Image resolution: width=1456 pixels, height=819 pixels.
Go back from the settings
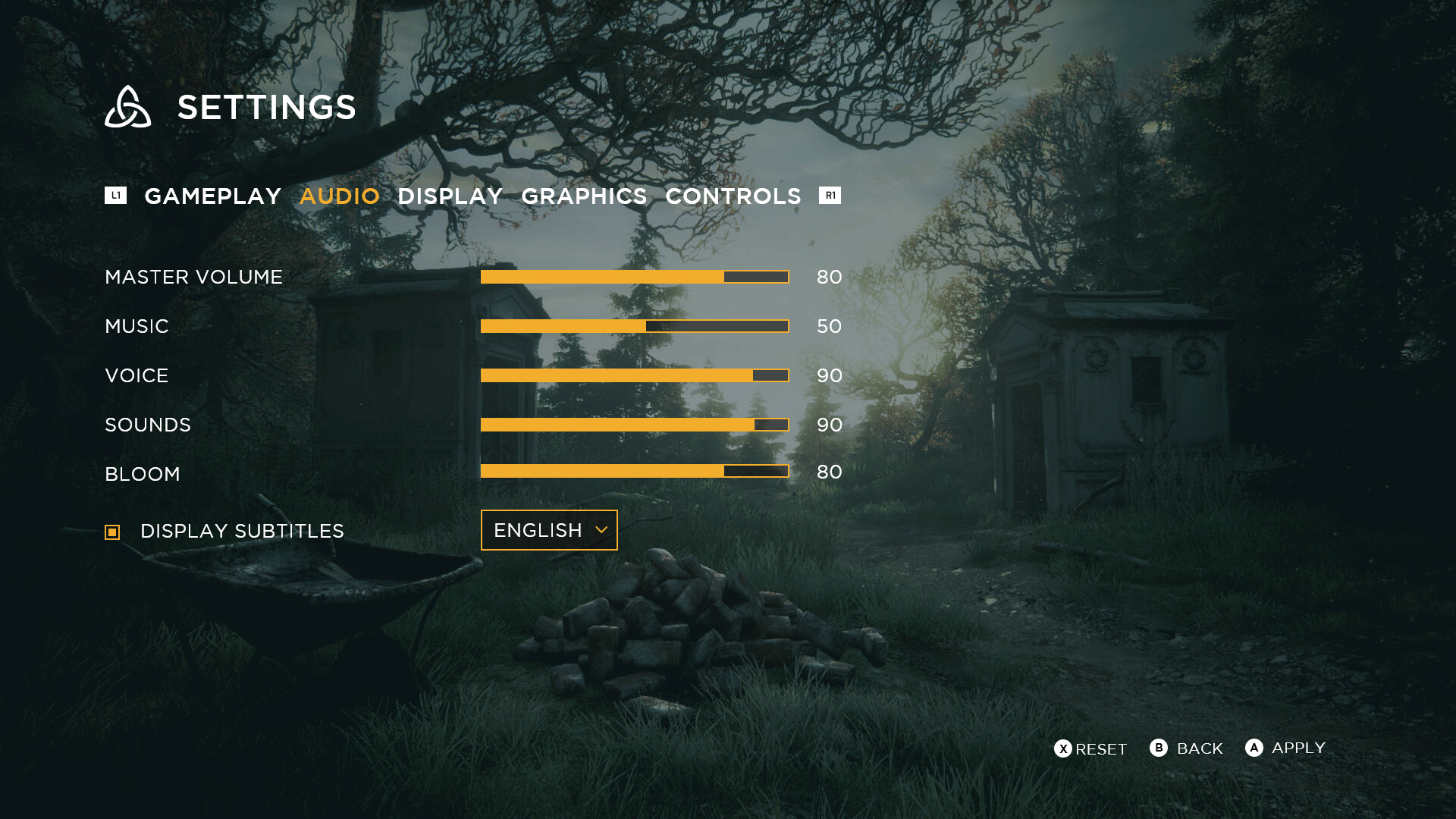(1187, 748)
